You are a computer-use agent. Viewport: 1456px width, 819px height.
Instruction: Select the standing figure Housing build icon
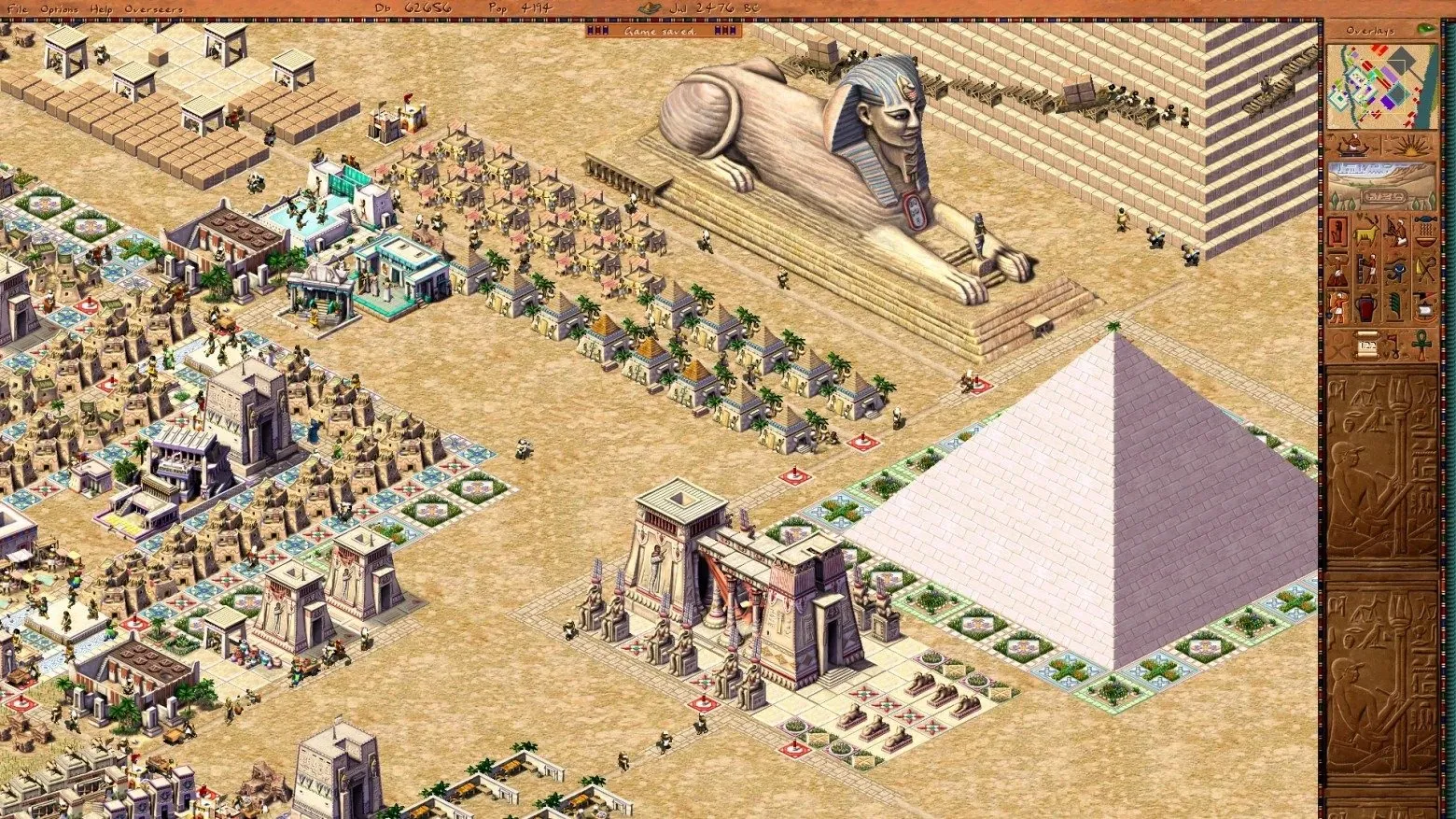click(x=1337, y=232)
